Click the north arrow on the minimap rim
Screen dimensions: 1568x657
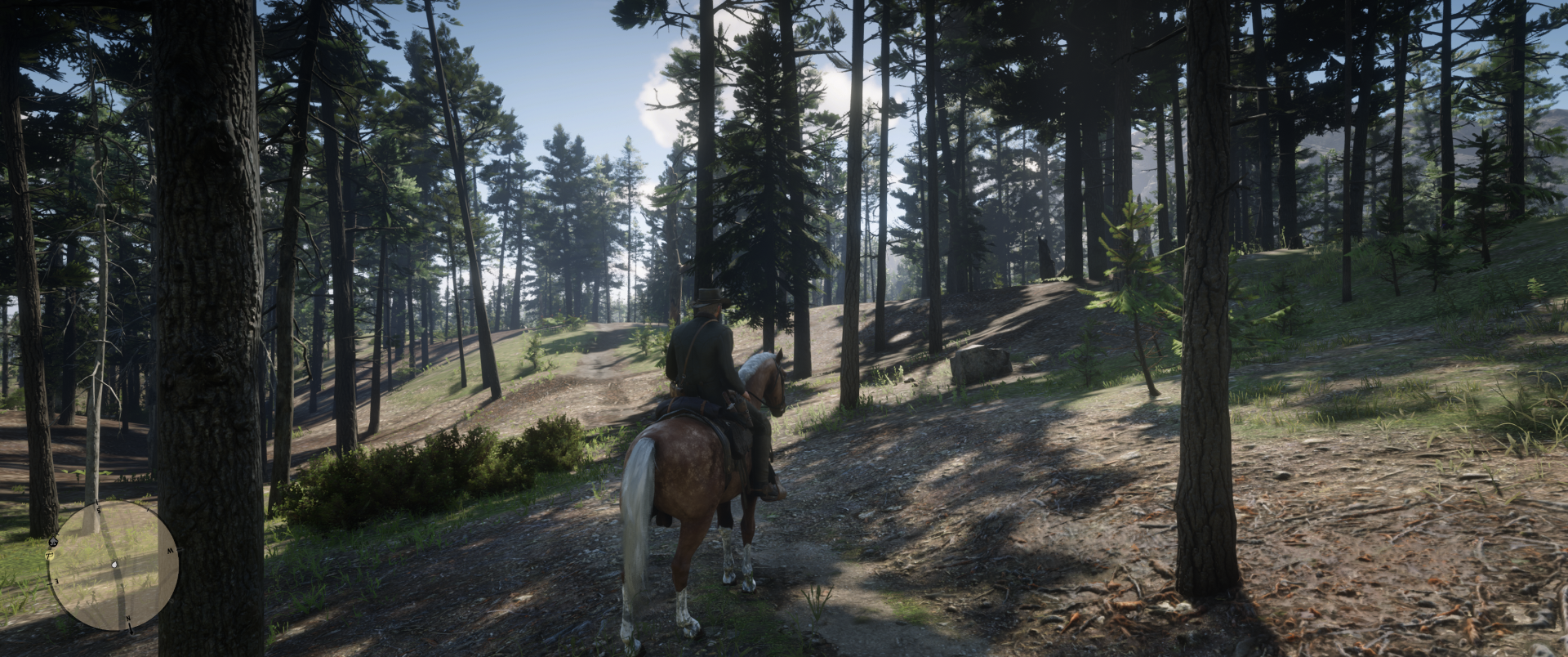(131, 628)
